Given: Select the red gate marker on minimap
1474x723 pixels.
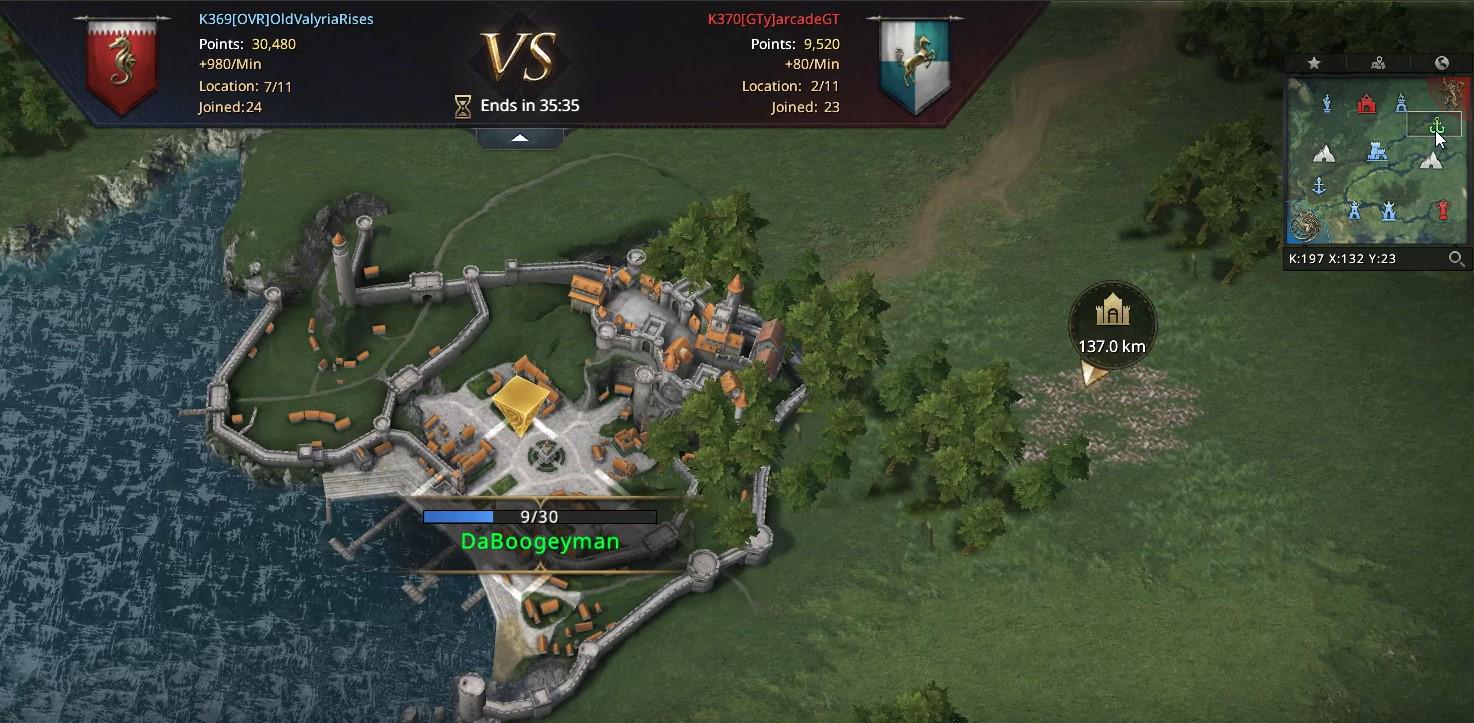Looking at the screenshot, I should click(x=1366, y=104).
